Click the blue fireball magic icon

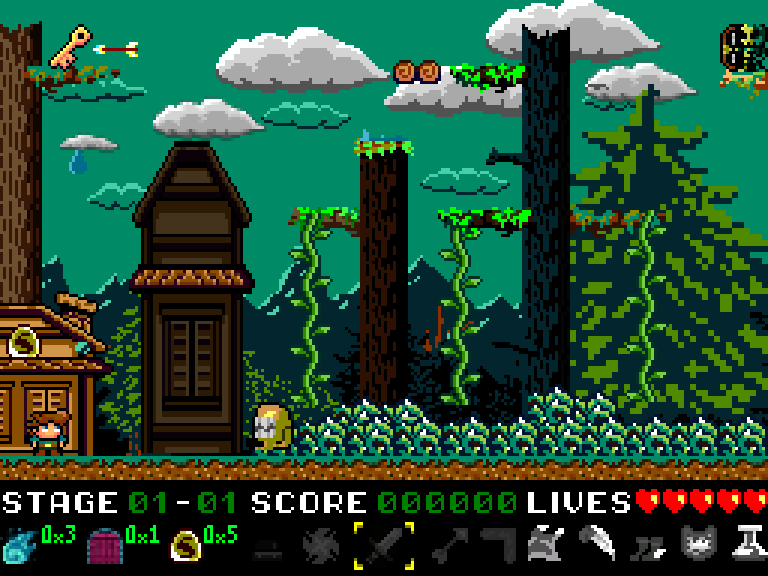click(x=19, y=545)
